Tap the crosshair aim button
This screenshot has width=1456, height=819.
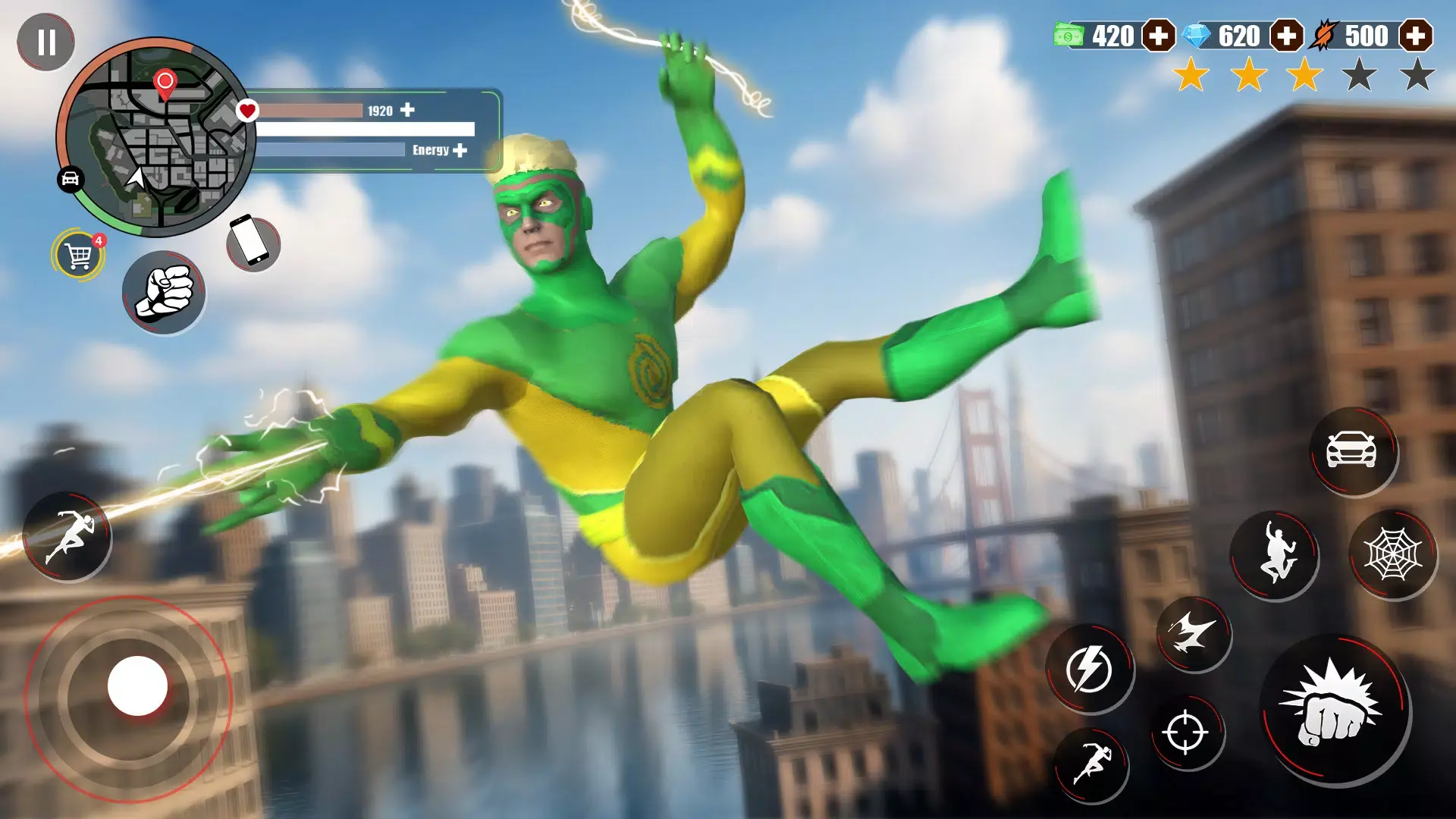point(1185,732)
